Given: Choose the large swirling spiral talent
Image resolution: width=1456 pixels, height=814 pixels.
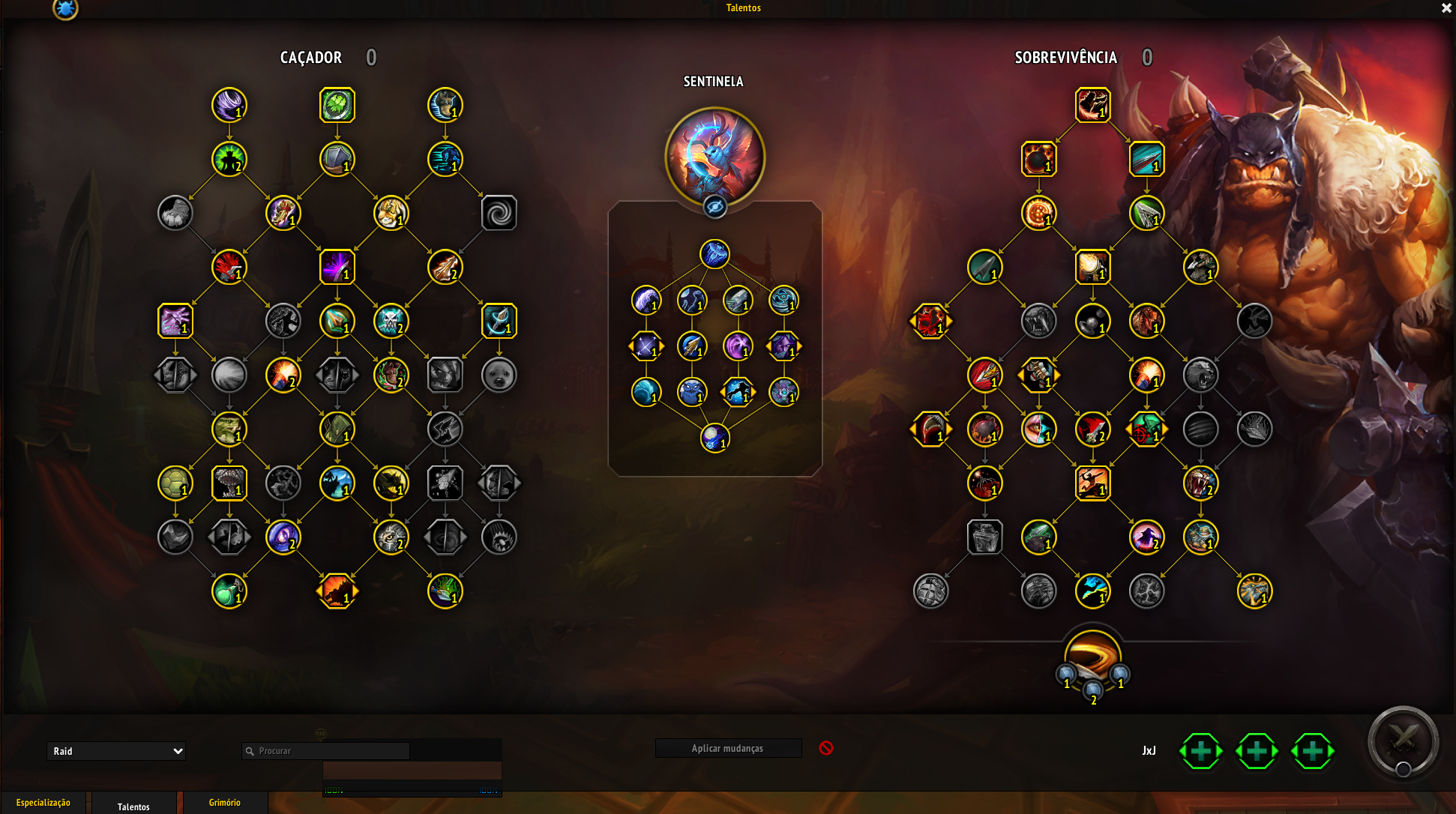Looking at the screenshot, I should coord(499,214).
